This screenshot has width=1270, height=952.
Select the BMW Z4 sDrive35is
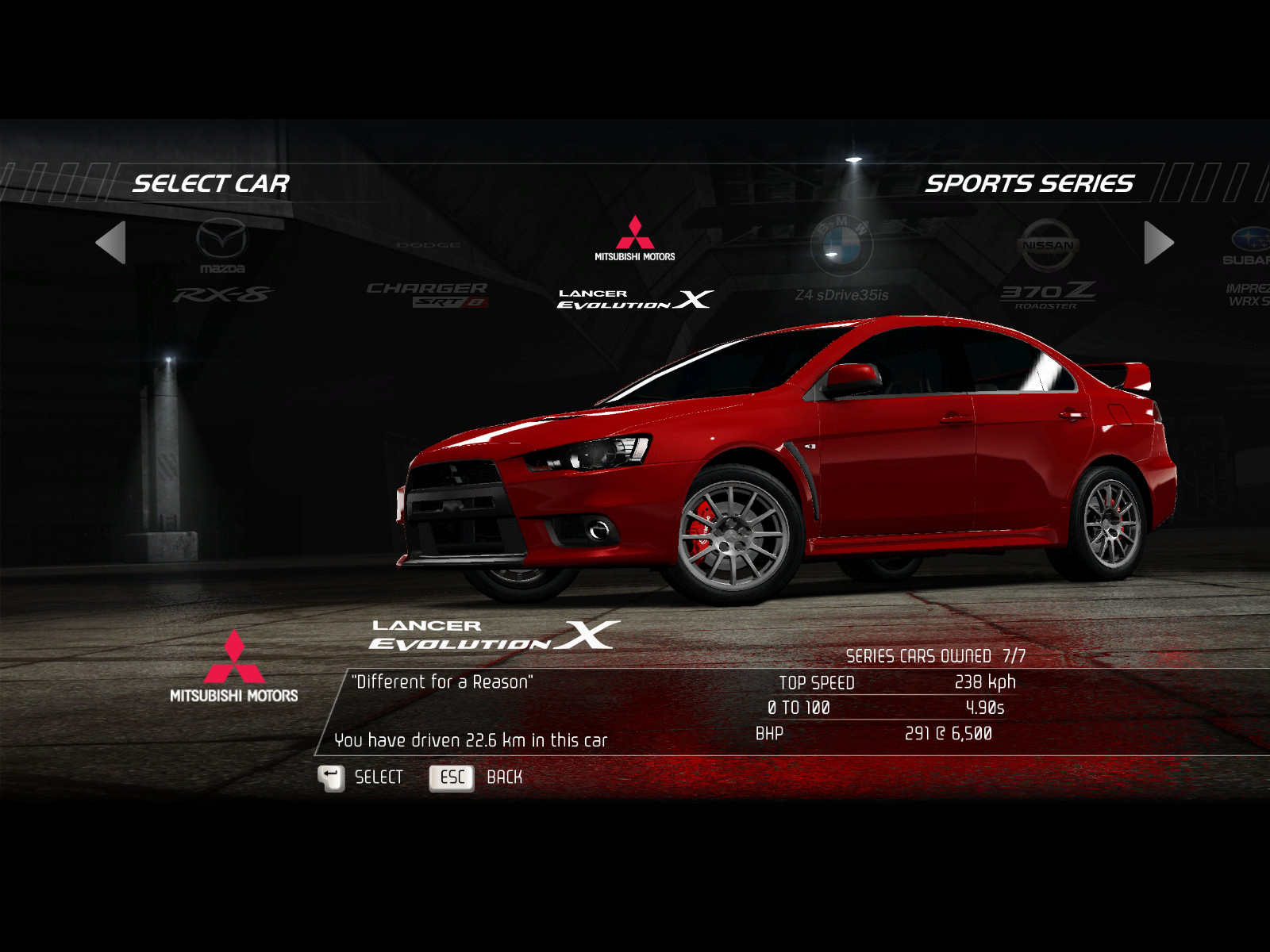tap(841, 262)
